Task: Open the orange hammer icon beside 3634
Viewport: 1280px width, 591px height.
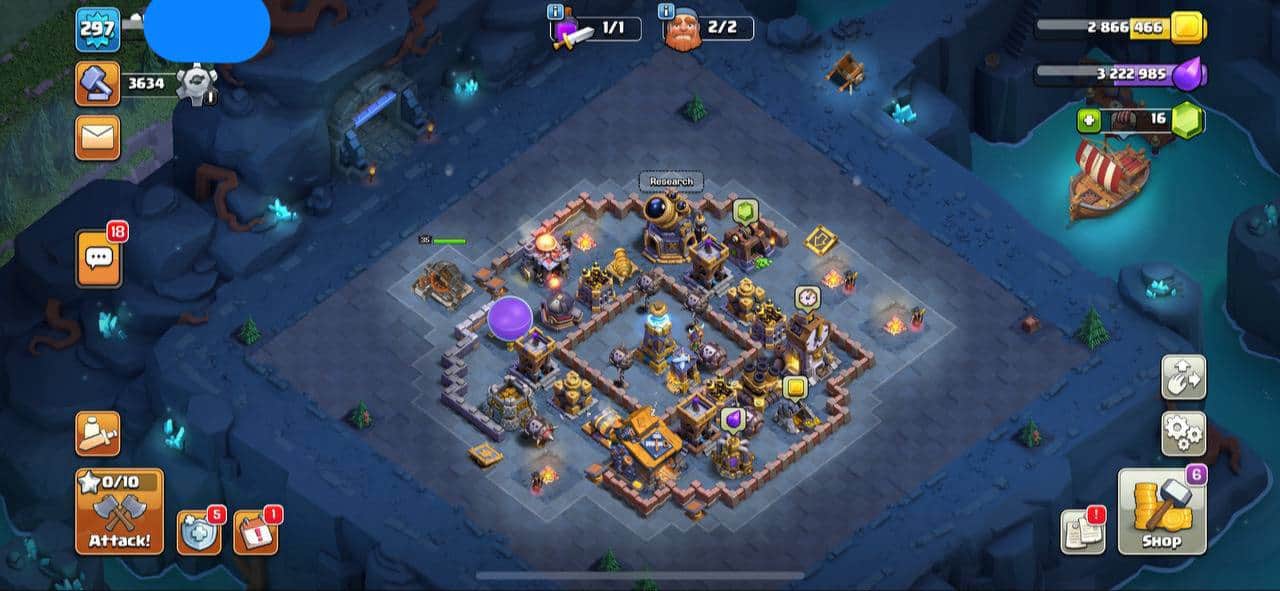Action: [x=97, y=84]
